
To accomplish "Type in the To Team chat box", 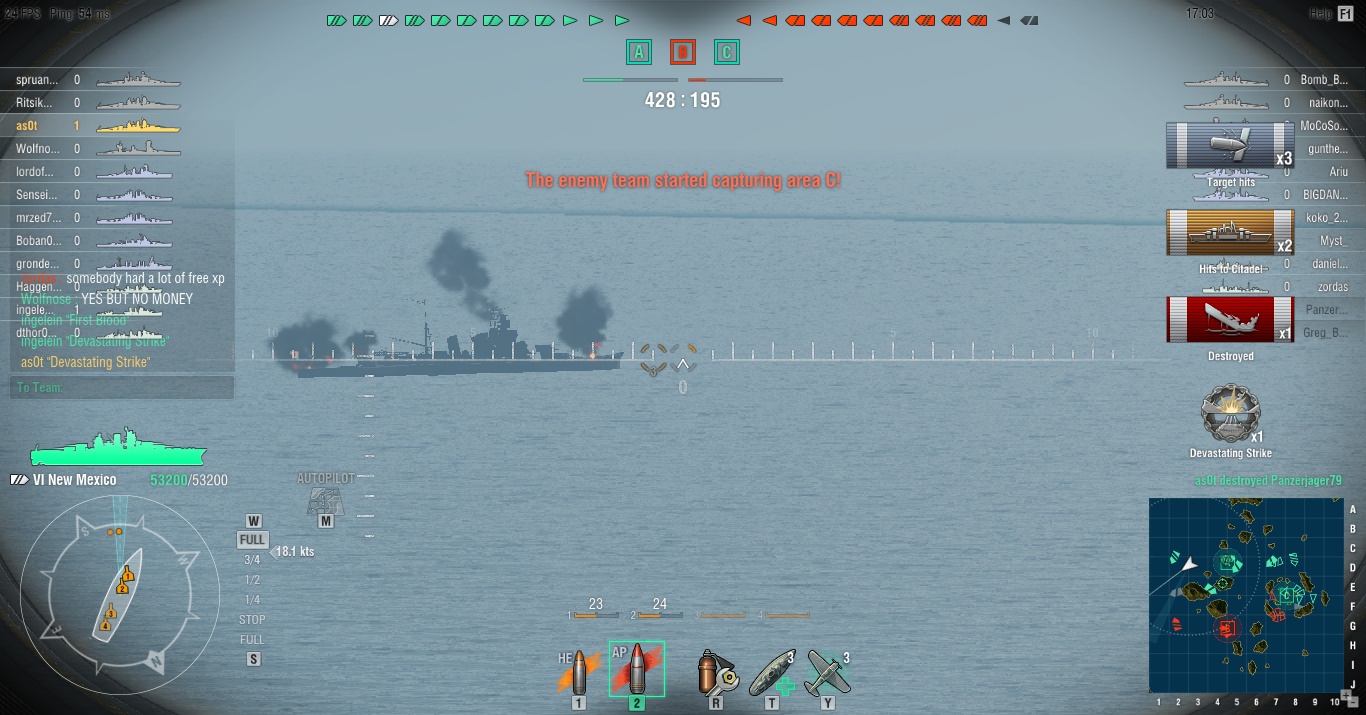I will [122, 388].
